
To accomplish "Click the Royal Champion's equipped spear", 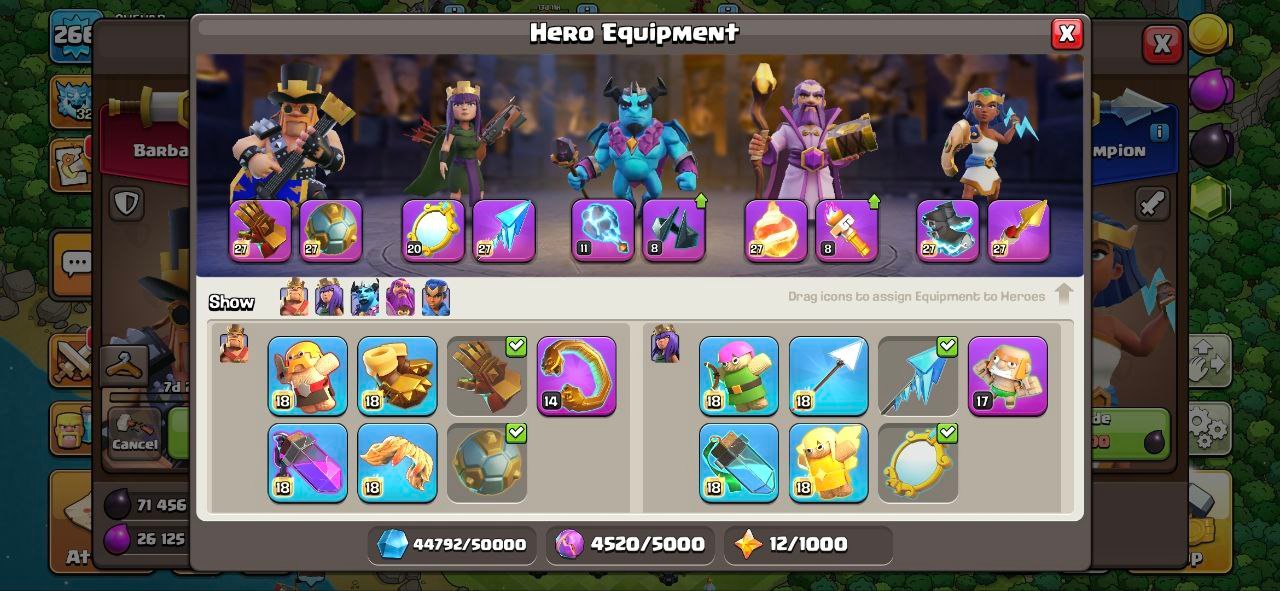I will click(1018, 230).
